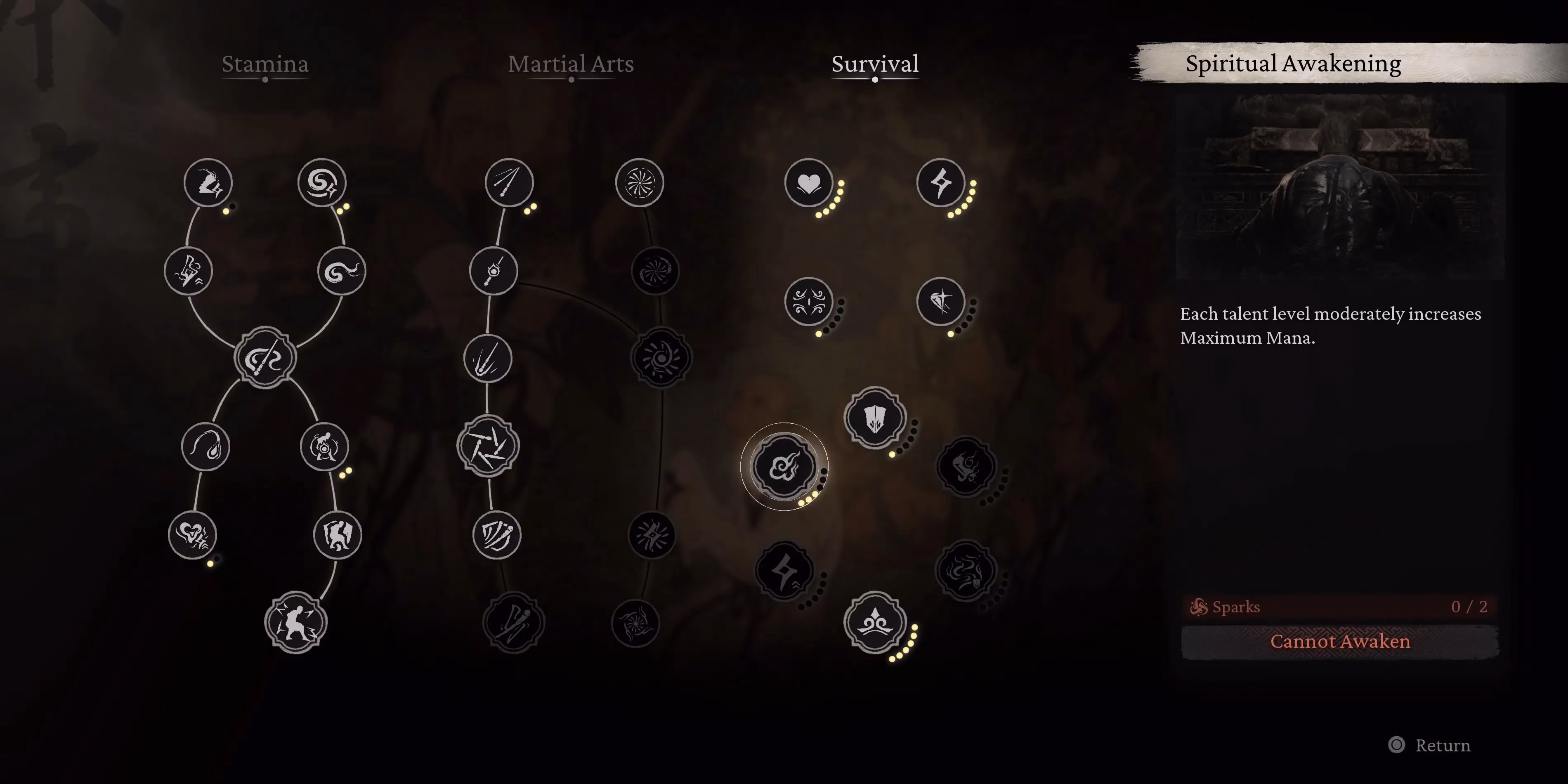Switch to the Martial Arts tab

[572, 64]
